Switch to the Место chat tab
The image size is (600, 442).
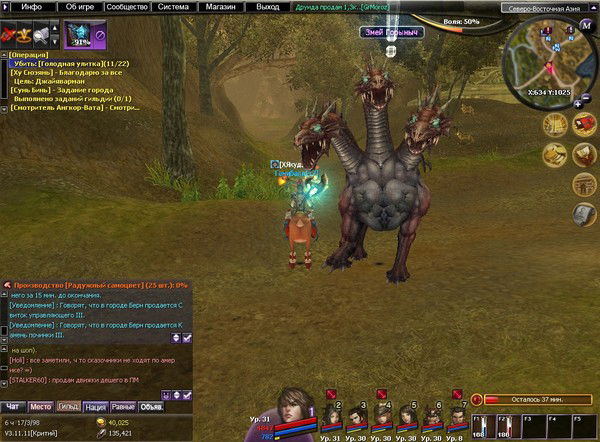[x=40, y=406]
